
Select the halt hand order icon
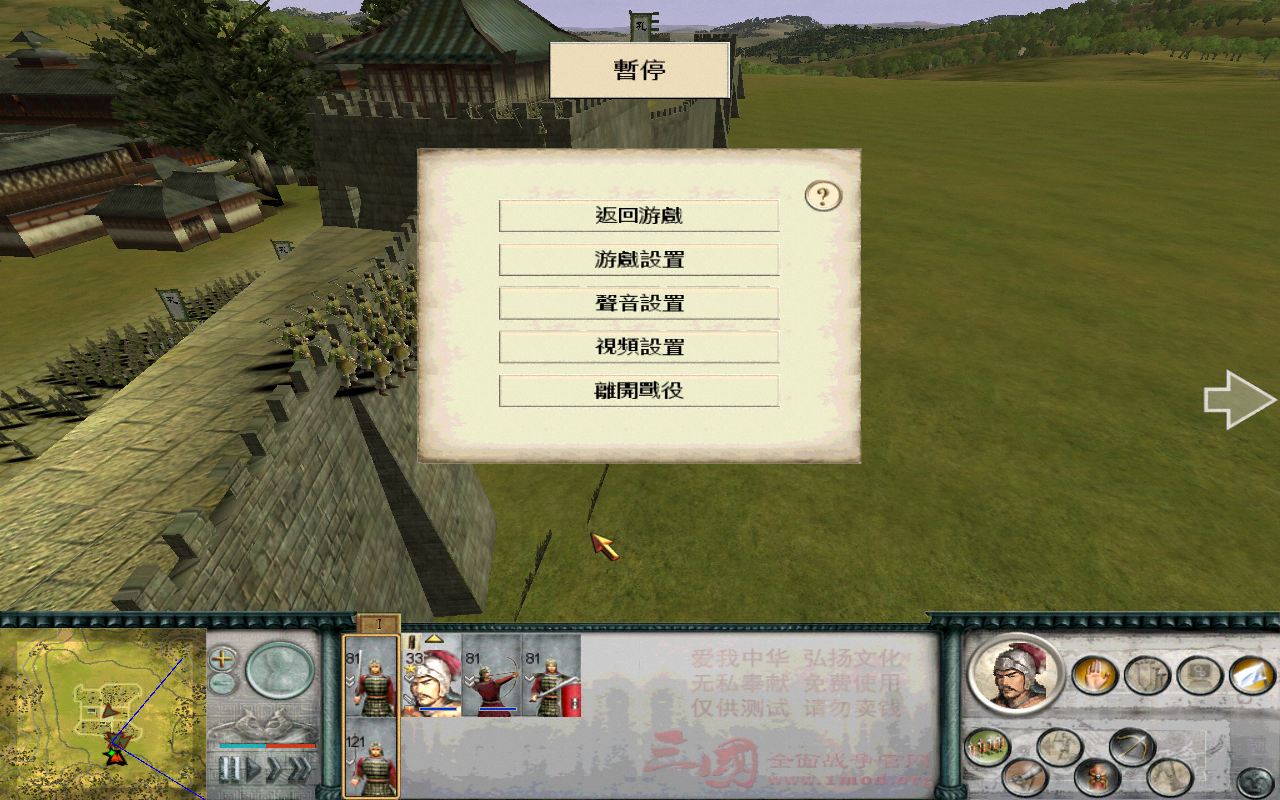pos(1095,675)
